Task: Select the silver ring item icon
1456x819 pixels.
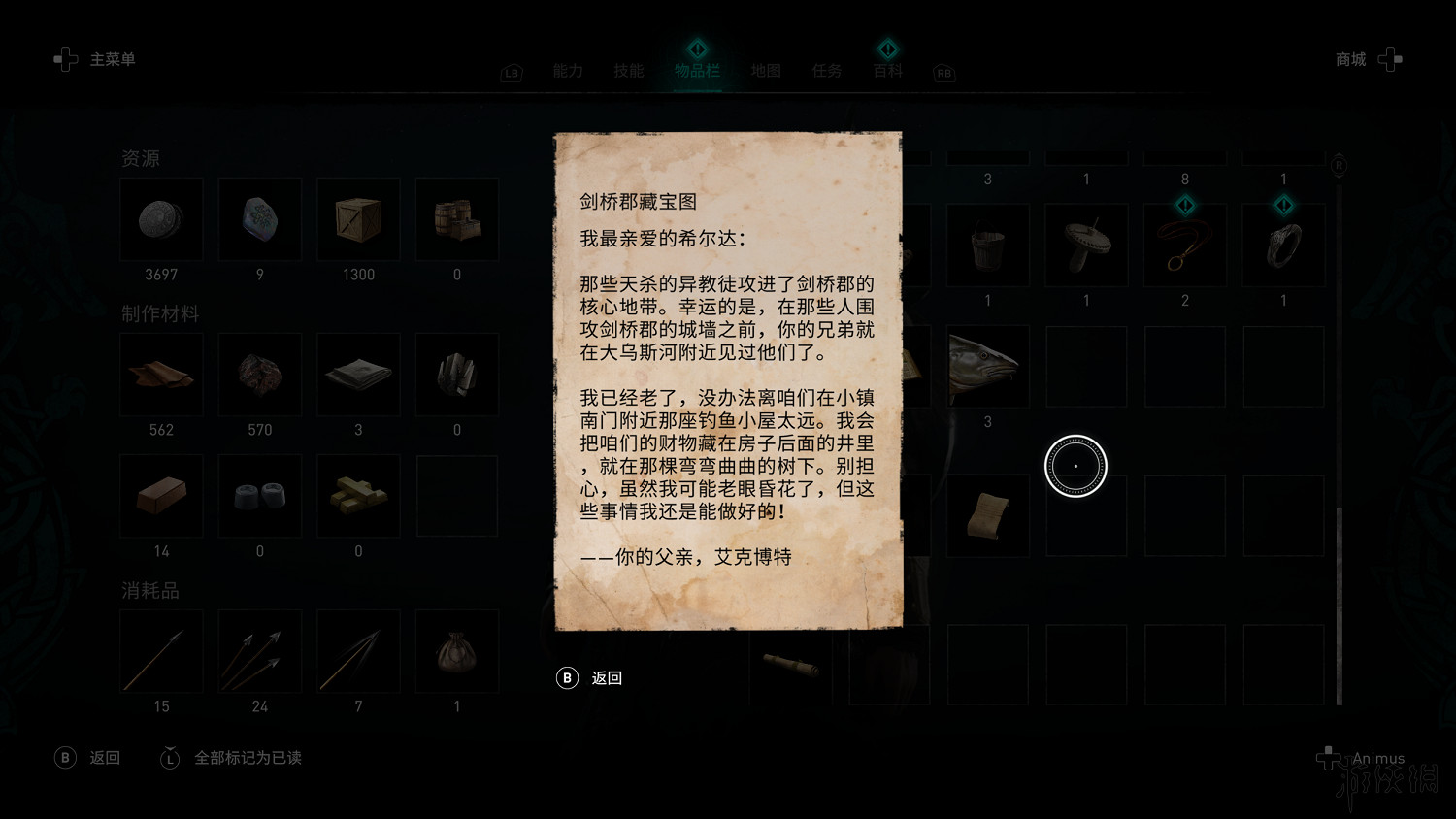Action: pos(1283,245)
